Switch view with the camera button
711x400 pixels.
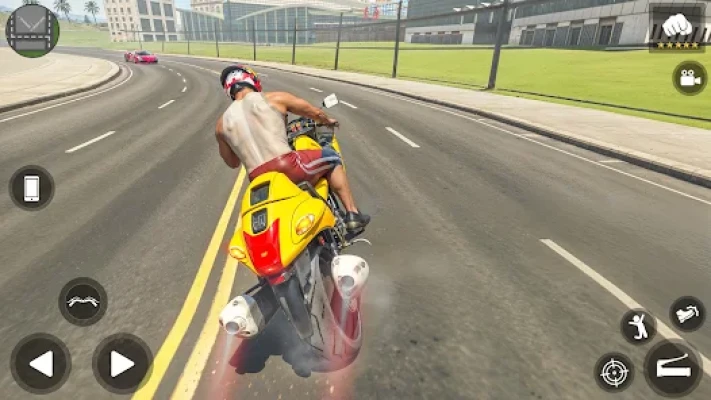tap(689, 77)
